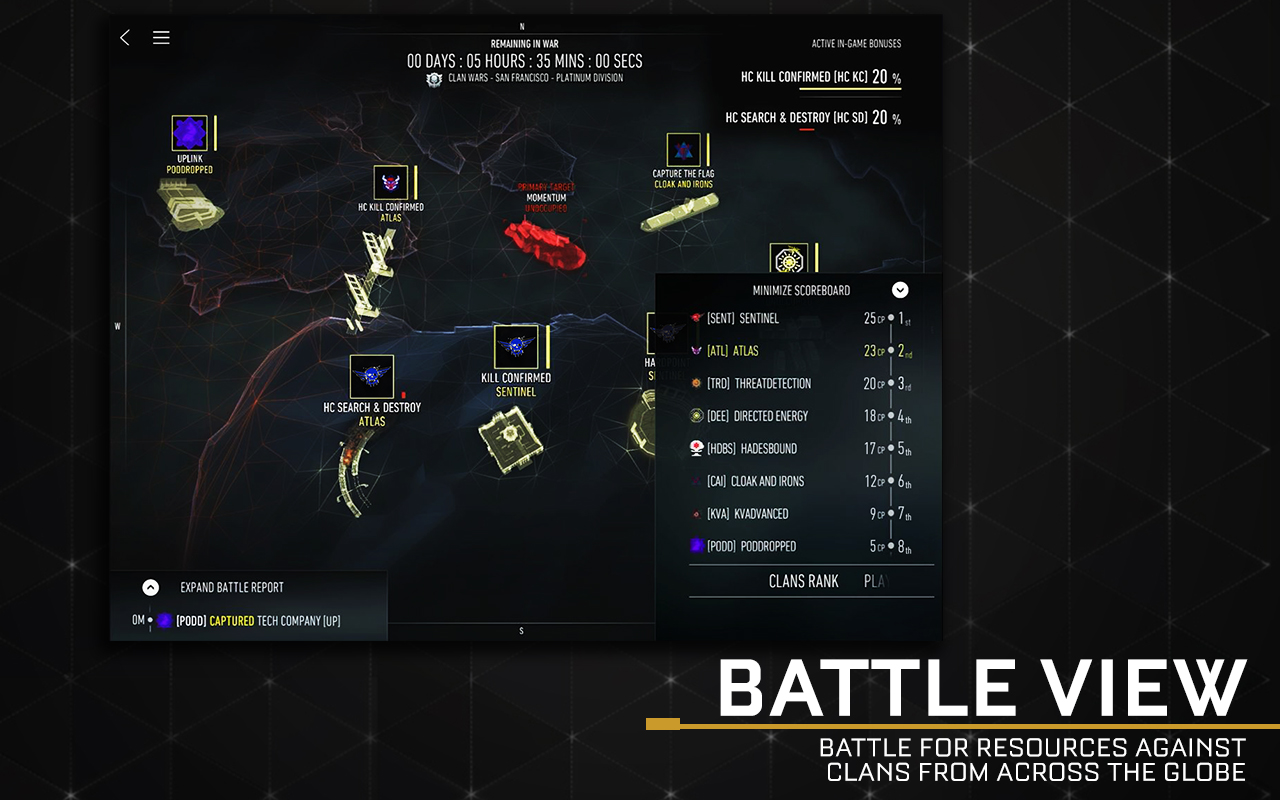This screenshot has height=800, width=1280.
Task: Select the HC Kill Confirmed Atlas node
Action: pyautogui.click(x=390, y=183)
